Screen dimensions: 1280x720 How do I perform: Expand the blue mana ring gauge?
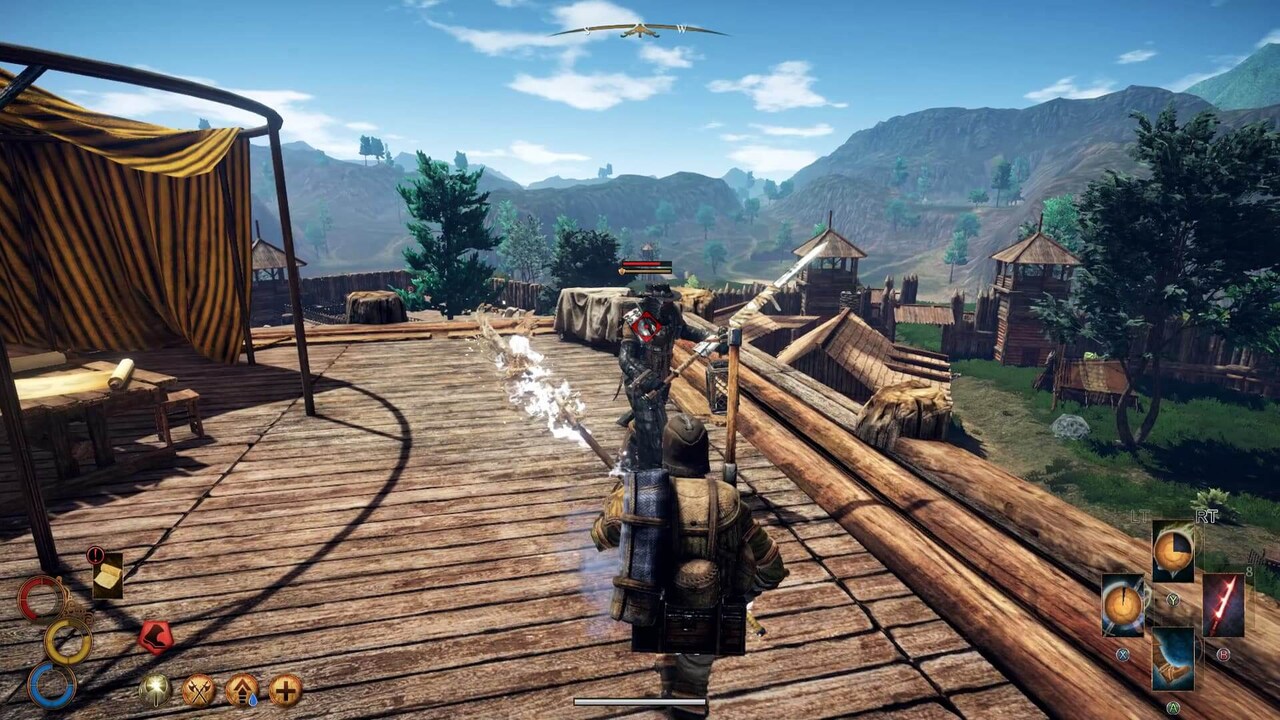click(50, 685)
